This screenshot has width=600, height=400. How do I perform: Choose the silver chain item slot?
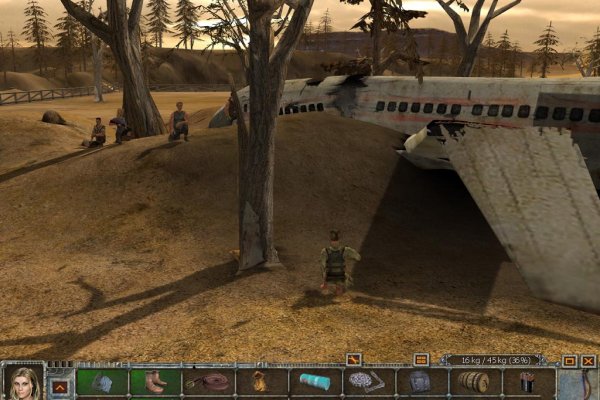pyautogui.click(x=367, y=382)
